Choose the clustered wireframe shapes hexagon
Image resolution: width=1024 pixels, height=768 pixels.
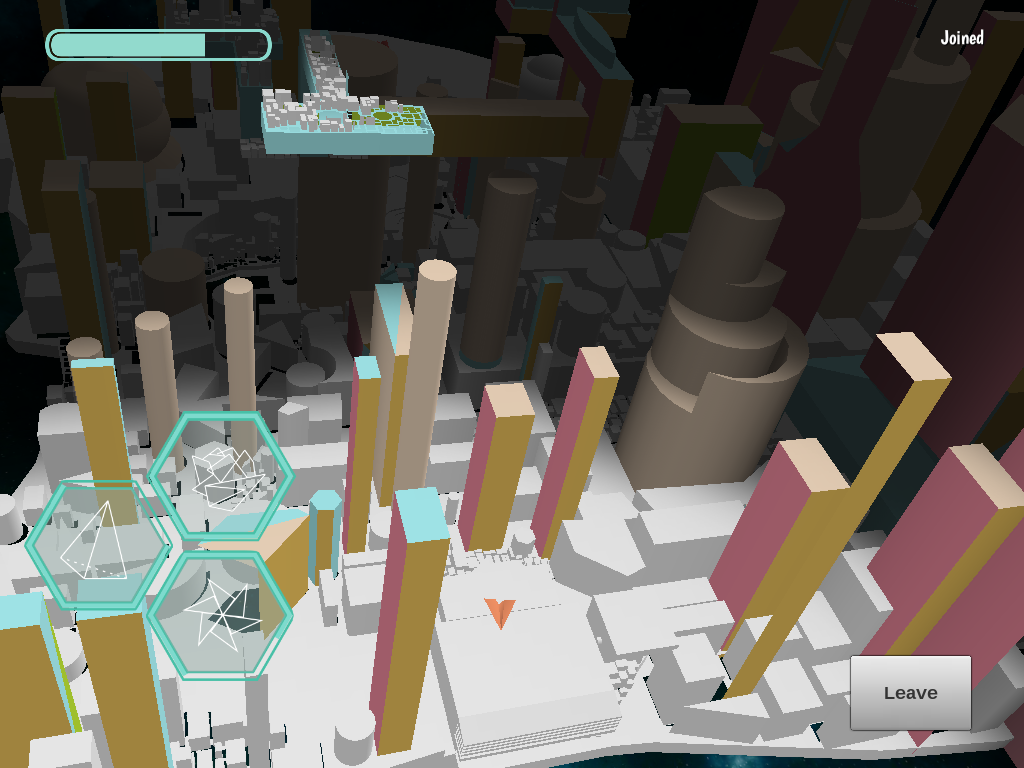221,476
